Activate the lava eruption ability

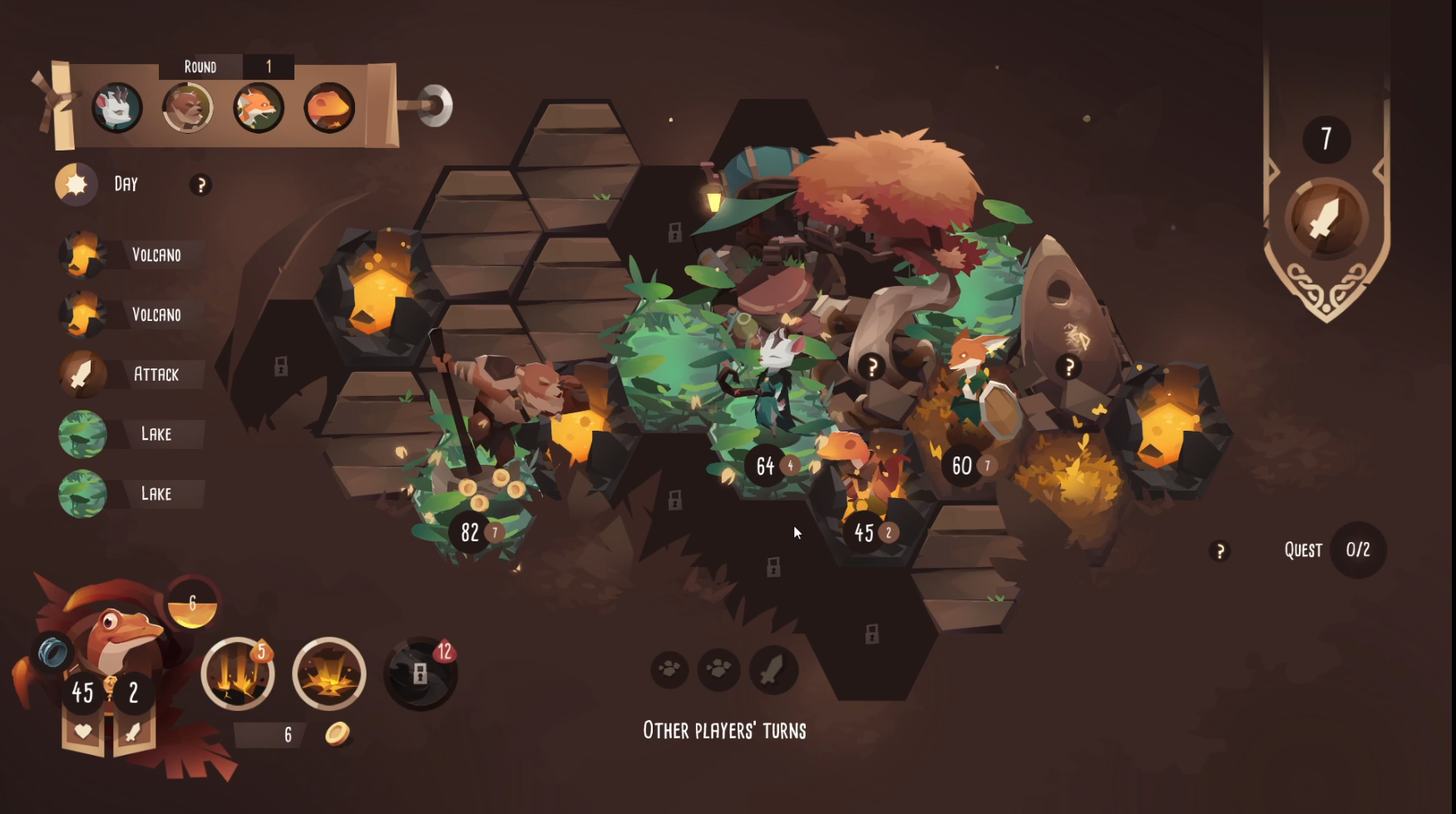329,673
